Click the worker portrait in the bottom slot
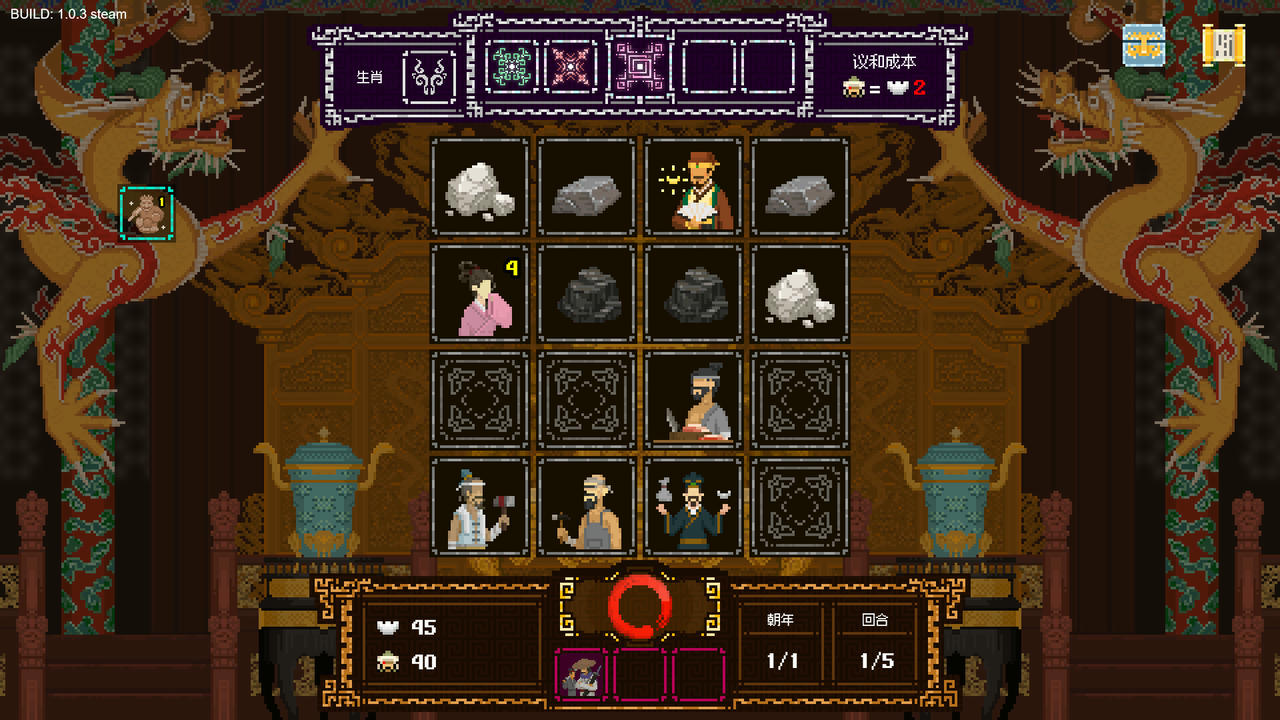Viewport: 1280px width, 720px height. click(580, 673)
